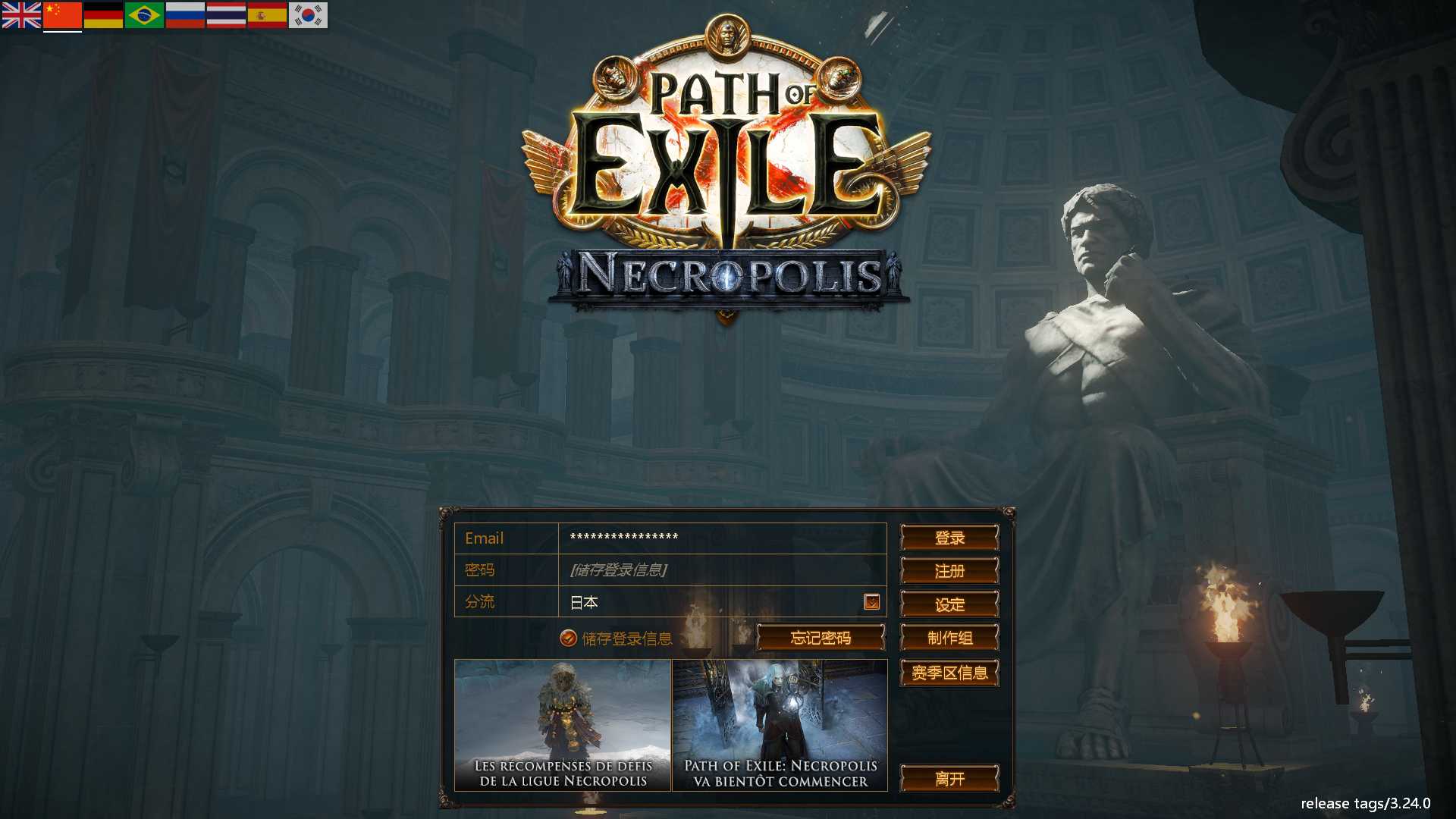Click the Email input field
This screenshot has height=819, width=1456.
(x=721, y=538)
